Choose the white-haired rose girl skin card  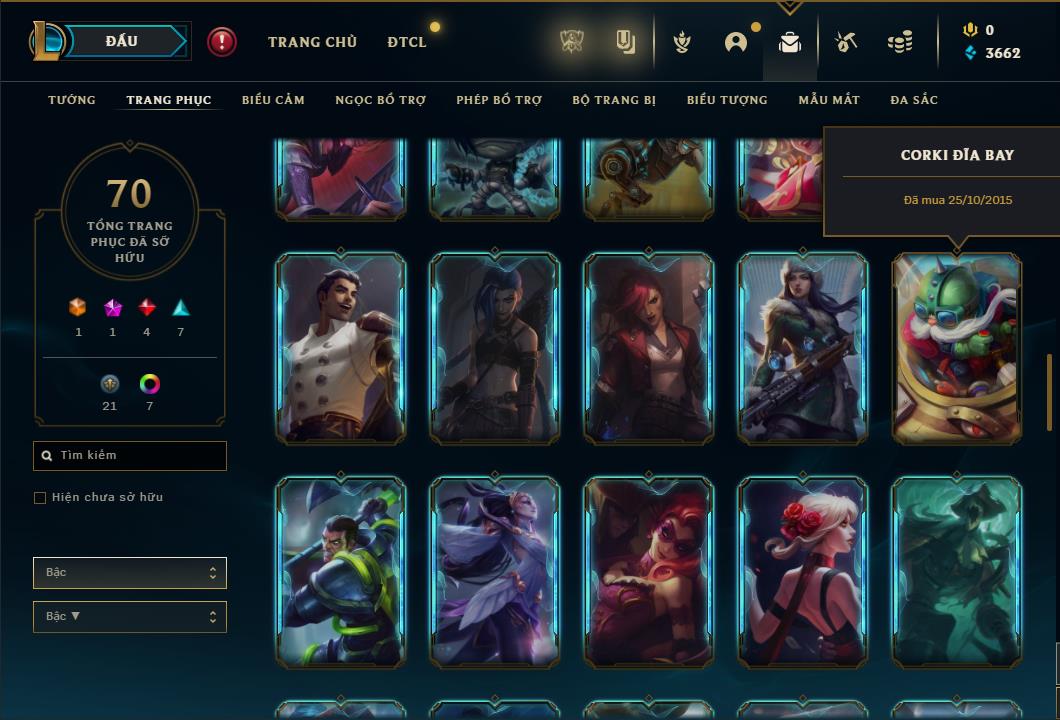click(803, 572)
